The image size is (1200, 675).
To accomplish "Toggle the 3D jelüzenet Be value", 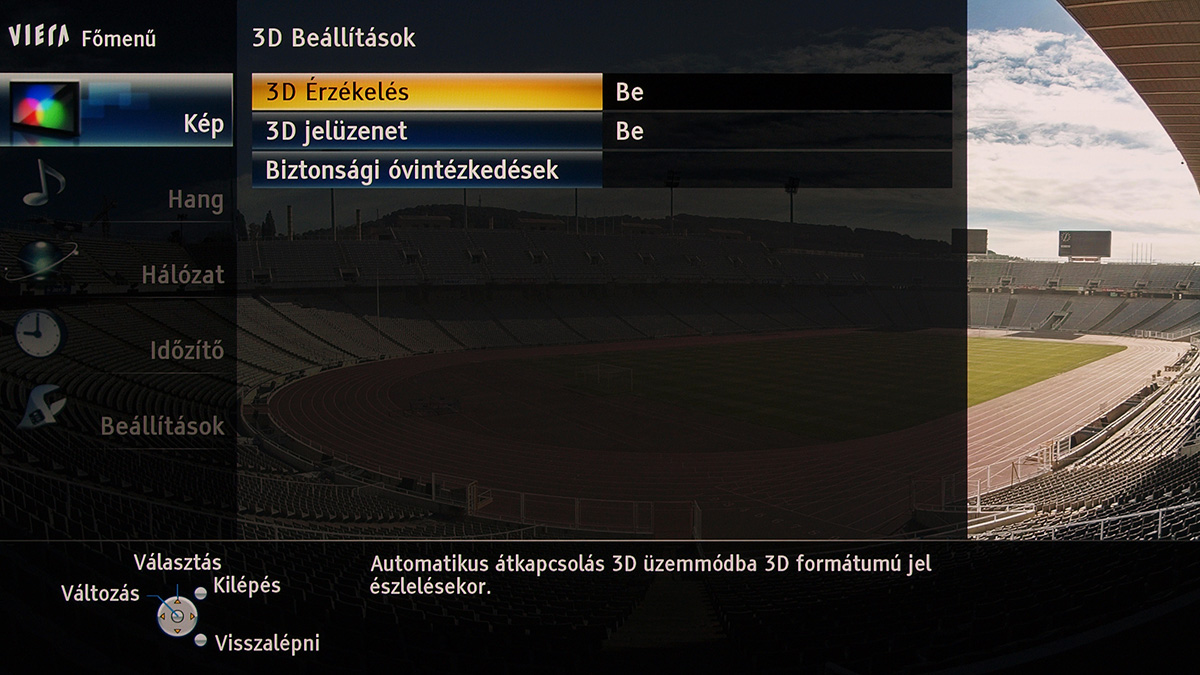I will click(x=777, y=131).
